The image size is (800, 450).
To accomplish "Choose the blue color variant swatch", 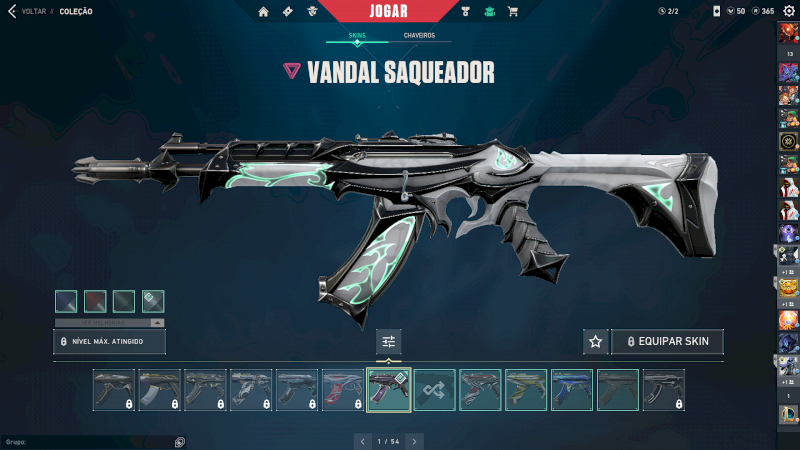I will point(66,301).
